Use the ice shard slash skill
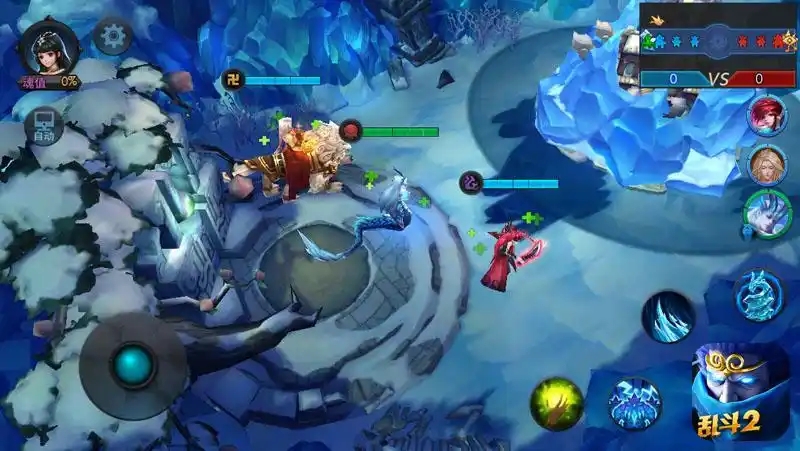 pos(668,316)
